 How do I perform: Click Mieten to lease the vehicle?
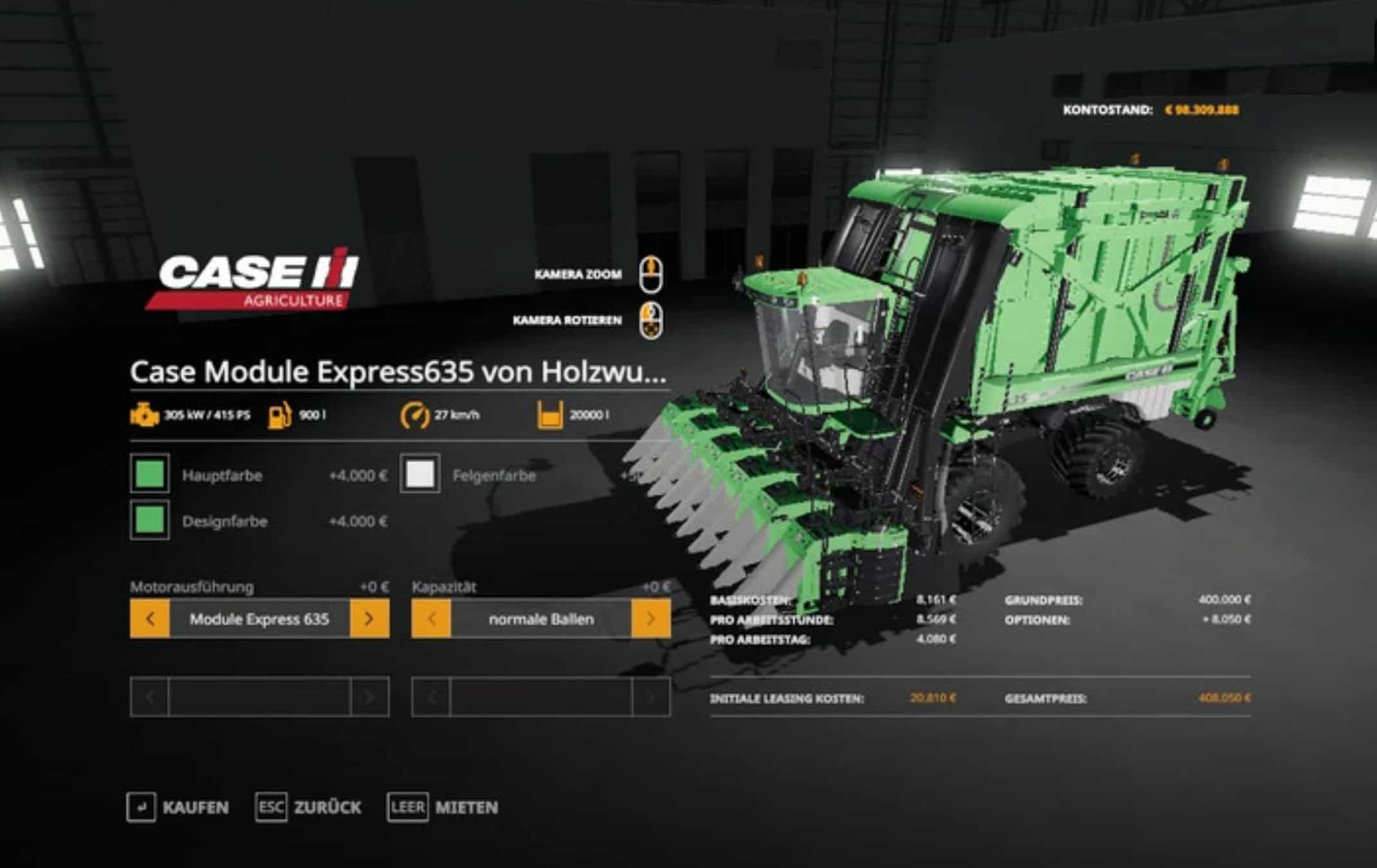(x=466, y=808)
